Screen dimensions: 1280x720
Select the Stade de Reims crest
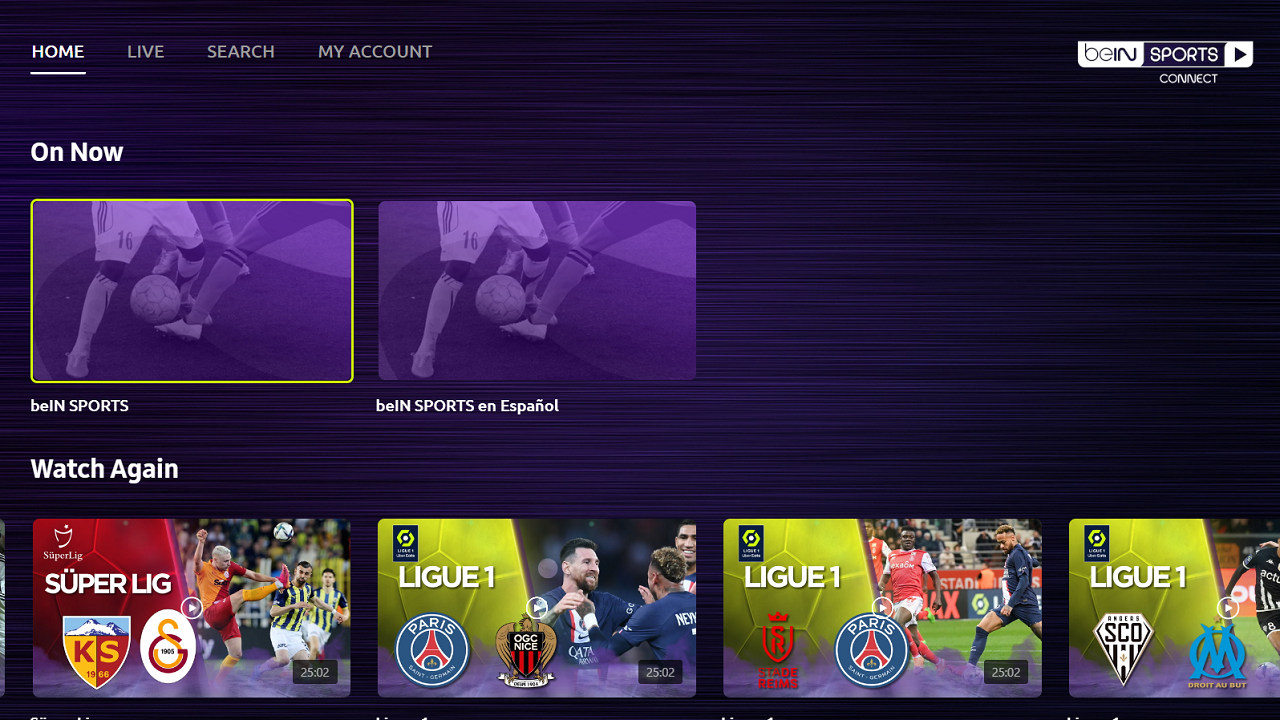click(777, 640)
